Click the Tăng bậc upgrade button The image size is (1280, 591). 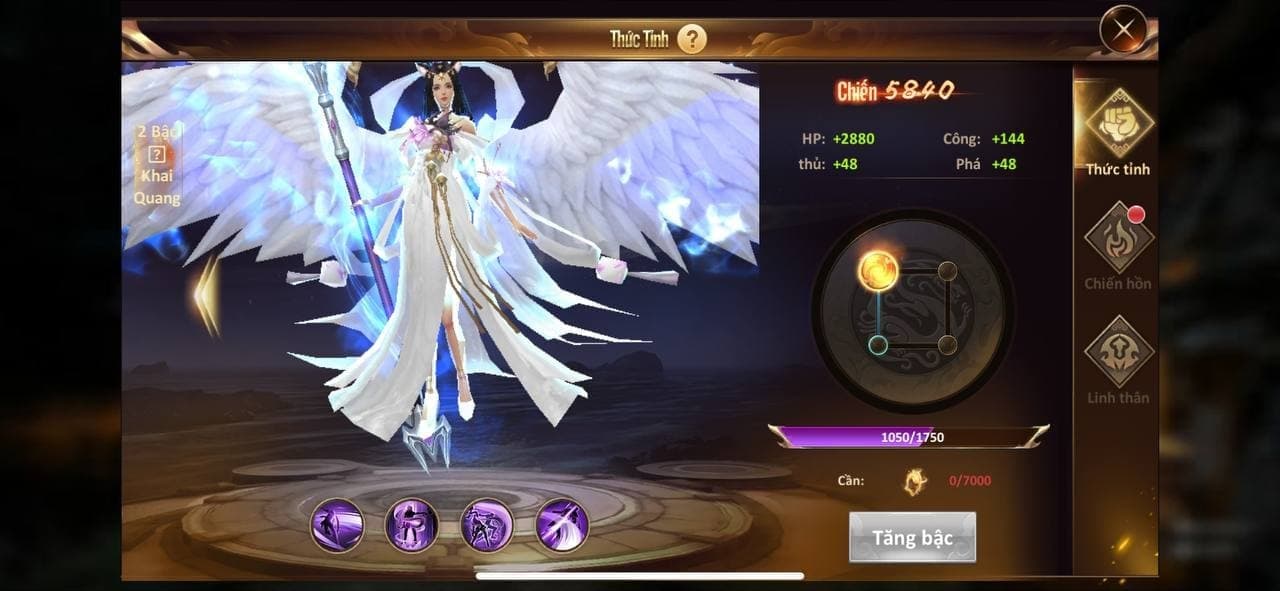[912, 538]
